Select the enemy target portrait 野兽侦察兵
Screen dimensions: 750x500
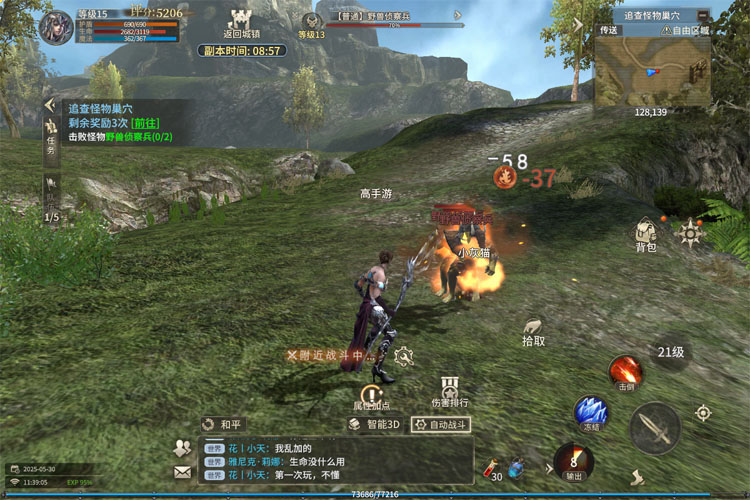[313, 24]
